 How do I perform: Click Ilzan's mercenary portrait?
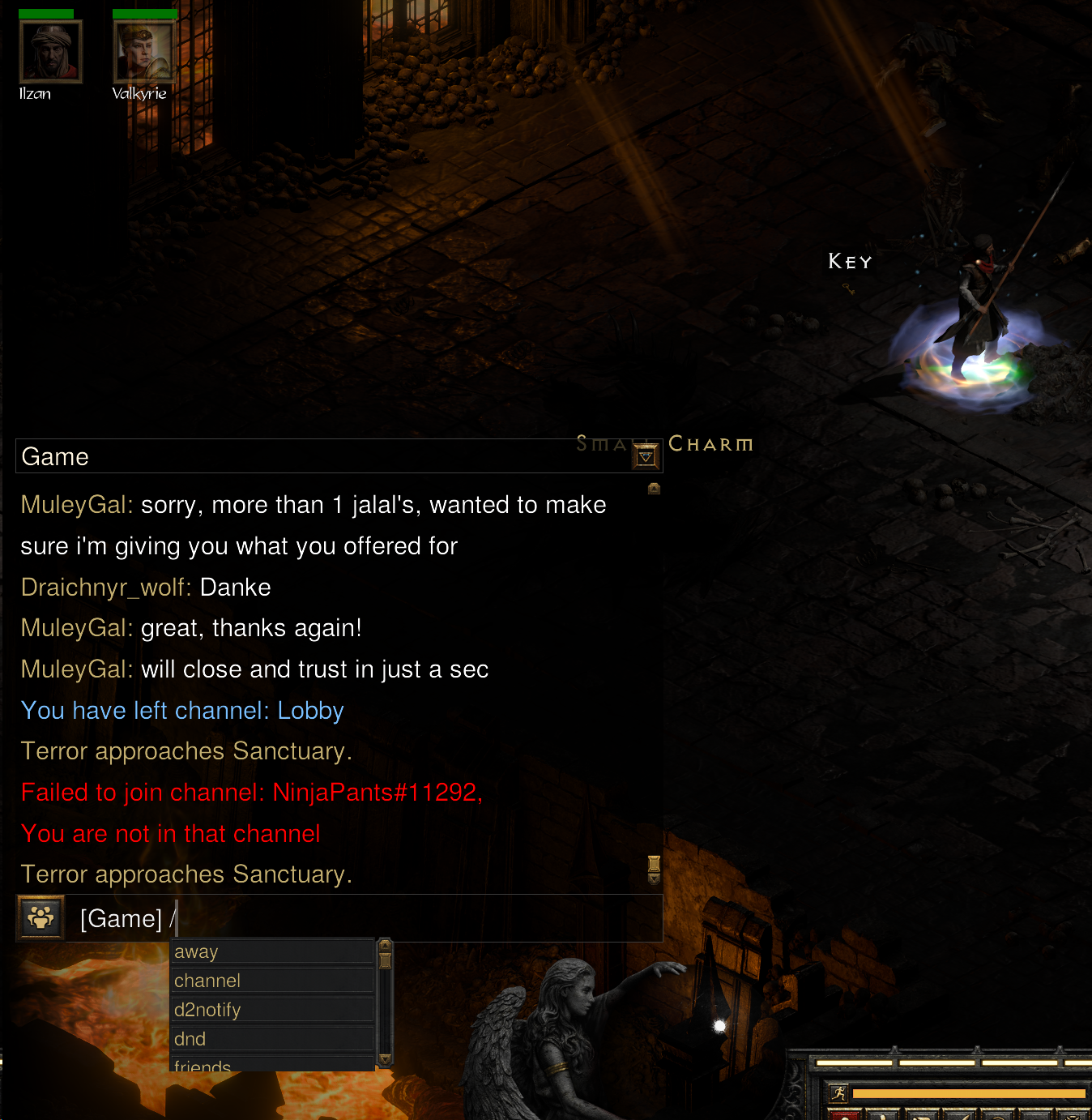pos(50,50)
